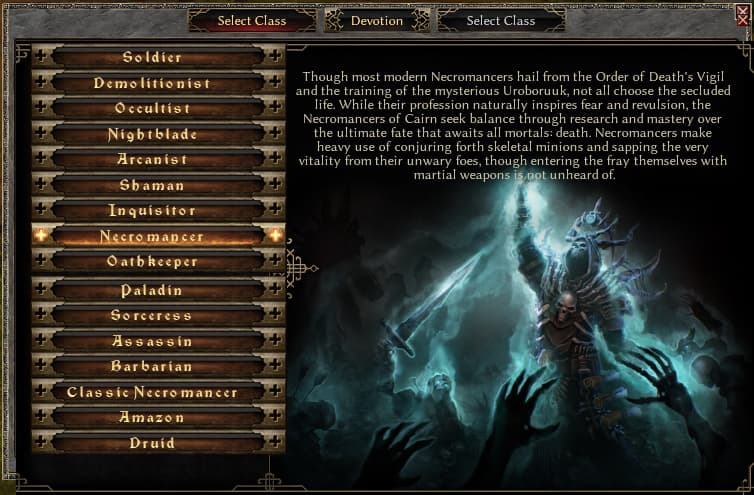The height and width of the screenshot is (495, 754).
Task: Select the Sorceress class
Action: tap(153, 315)
